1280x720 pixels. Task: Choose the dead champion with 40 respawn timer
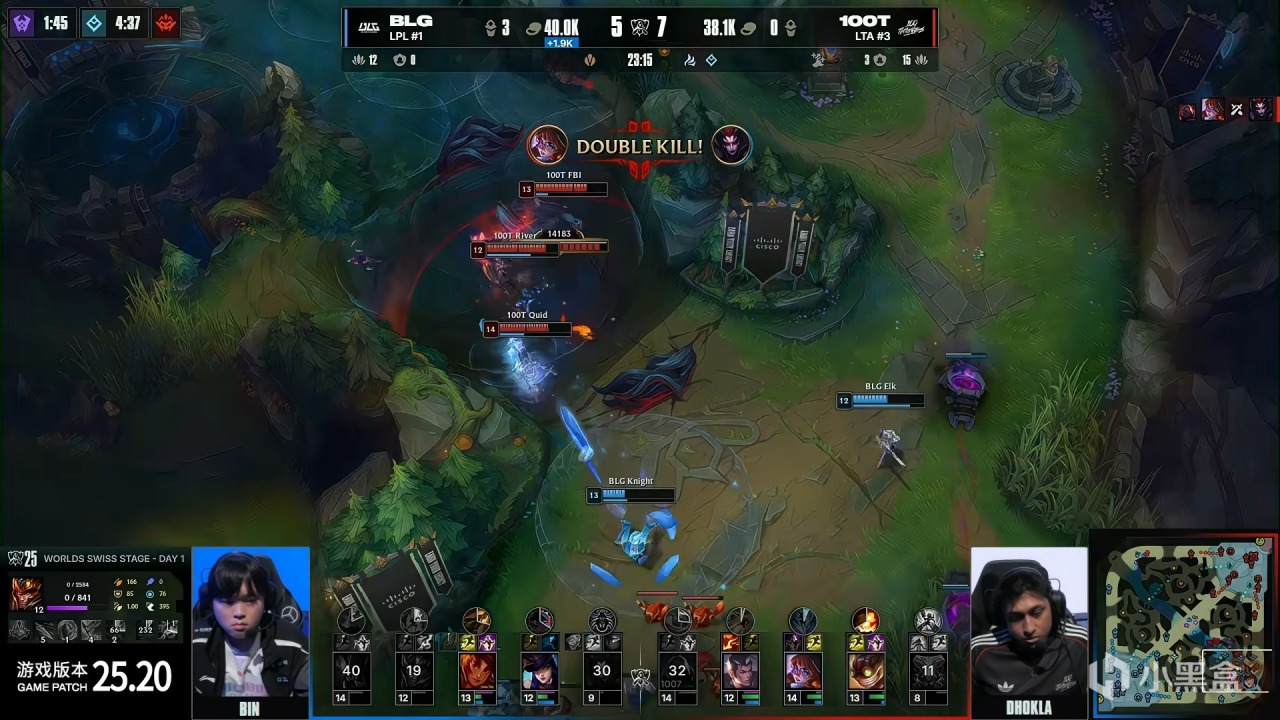(x=351, y=672)
